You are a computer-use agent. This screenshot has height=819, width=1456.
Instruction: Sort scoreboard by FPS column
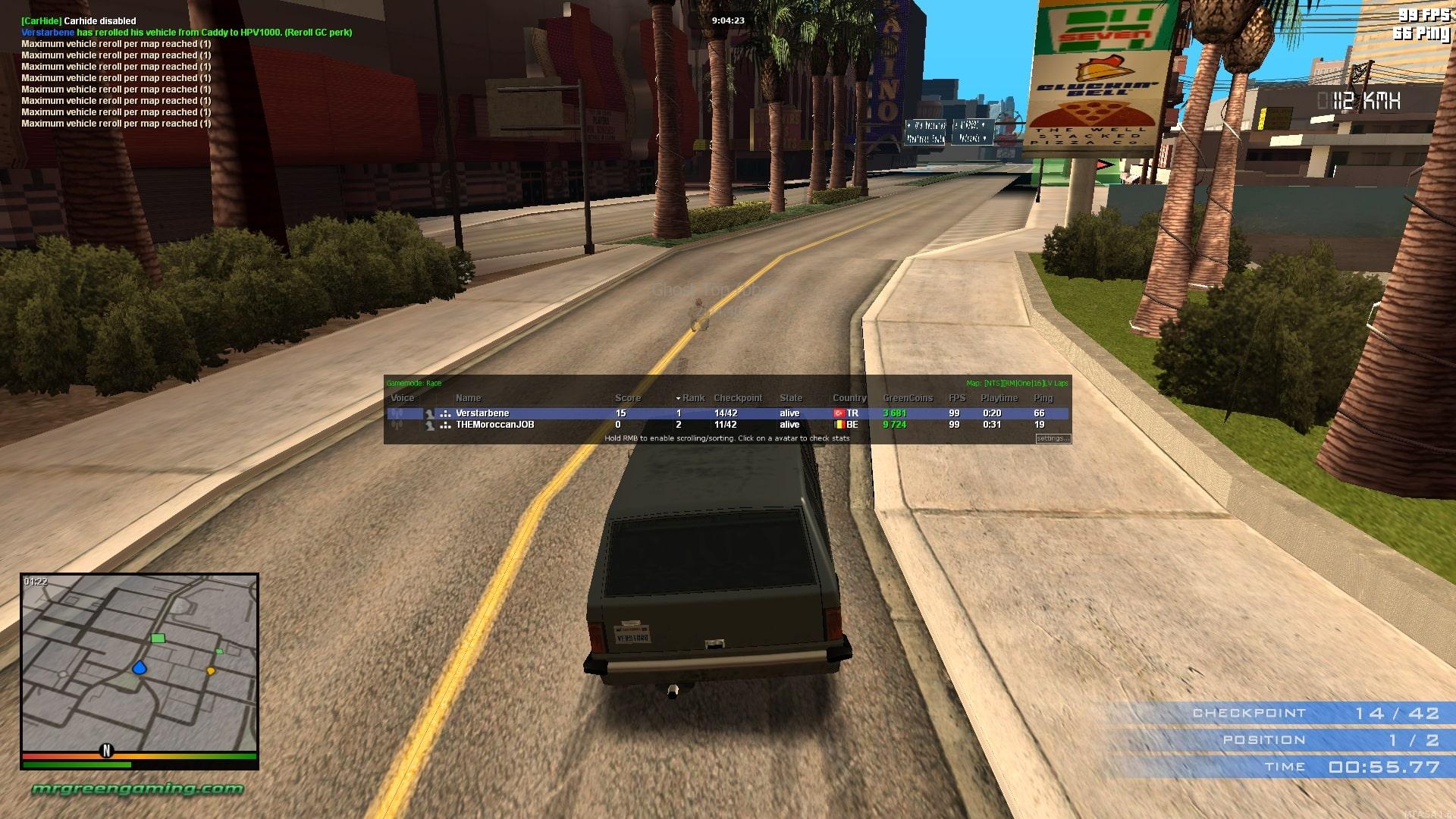tap(956, 398)
